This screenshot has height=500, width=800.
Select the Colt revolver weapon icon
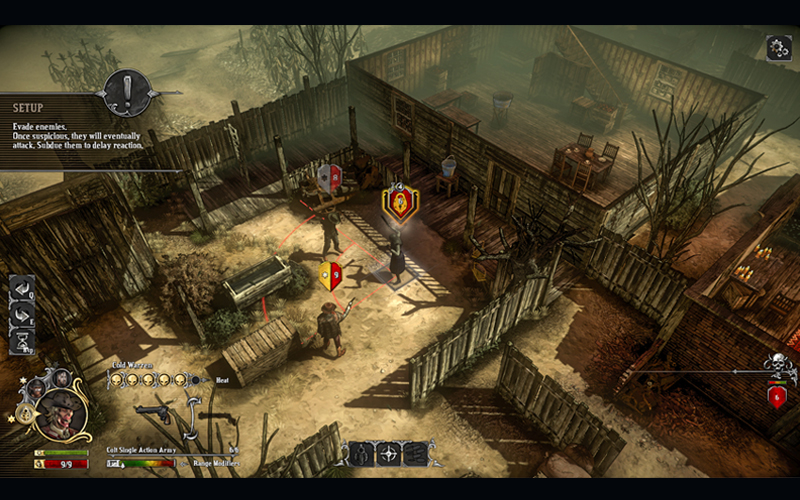coord(151,413)
